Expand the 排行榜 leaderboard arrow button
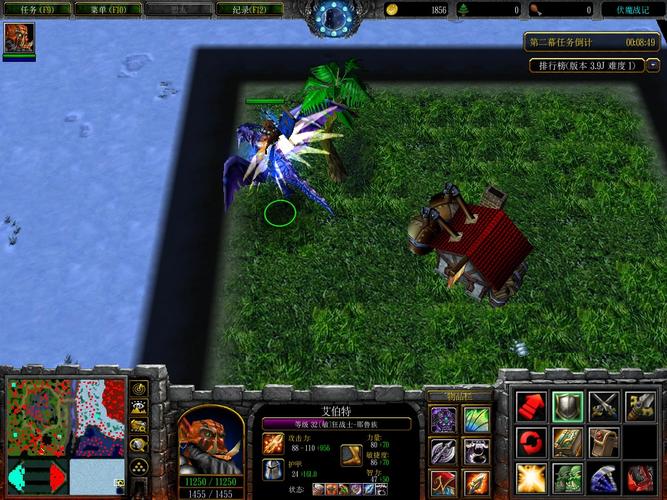Screen dimensions: 667x500 [653, 66]
